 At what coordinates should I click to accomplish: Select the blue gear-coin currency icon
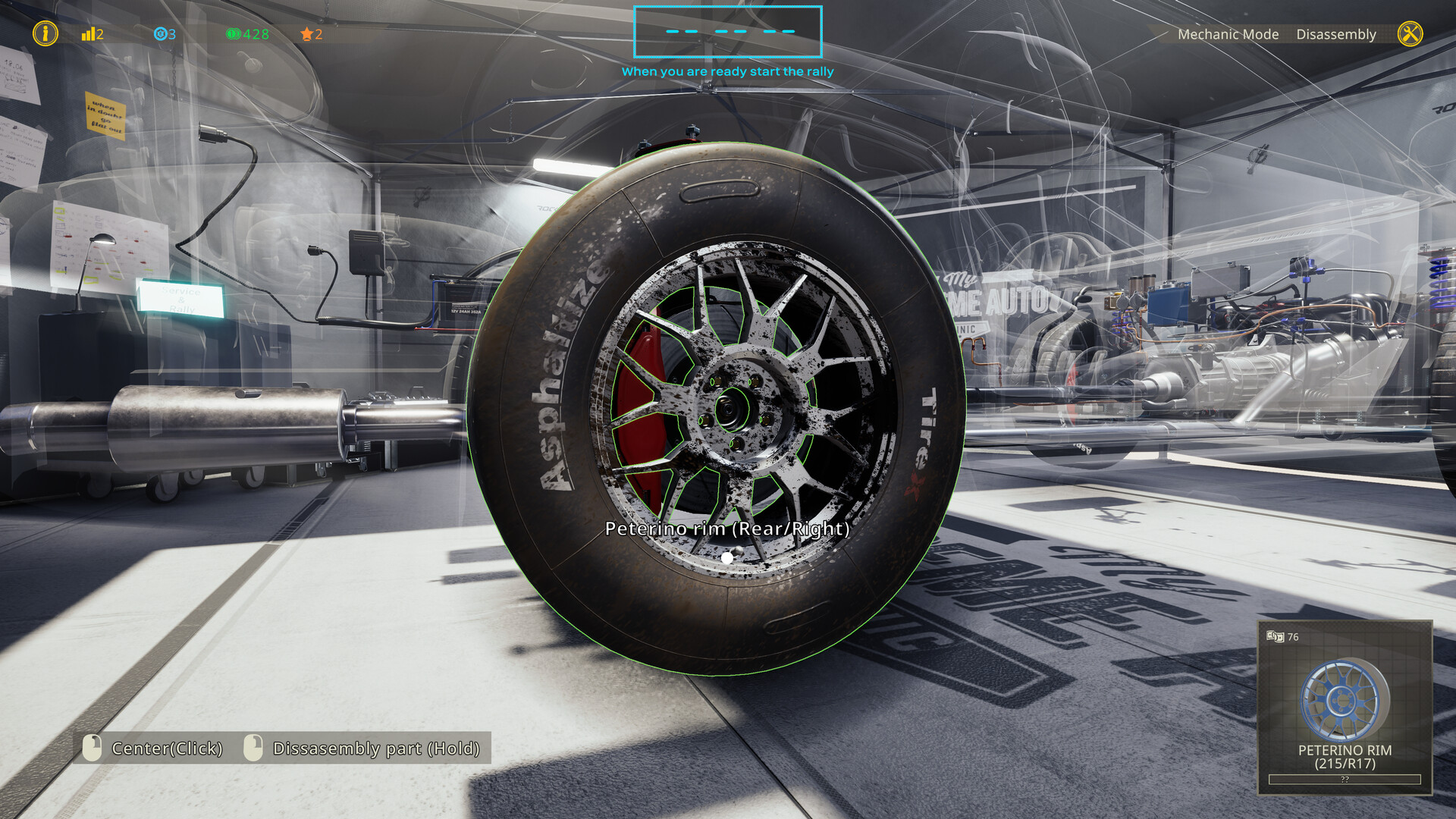(x=160, y=34)
